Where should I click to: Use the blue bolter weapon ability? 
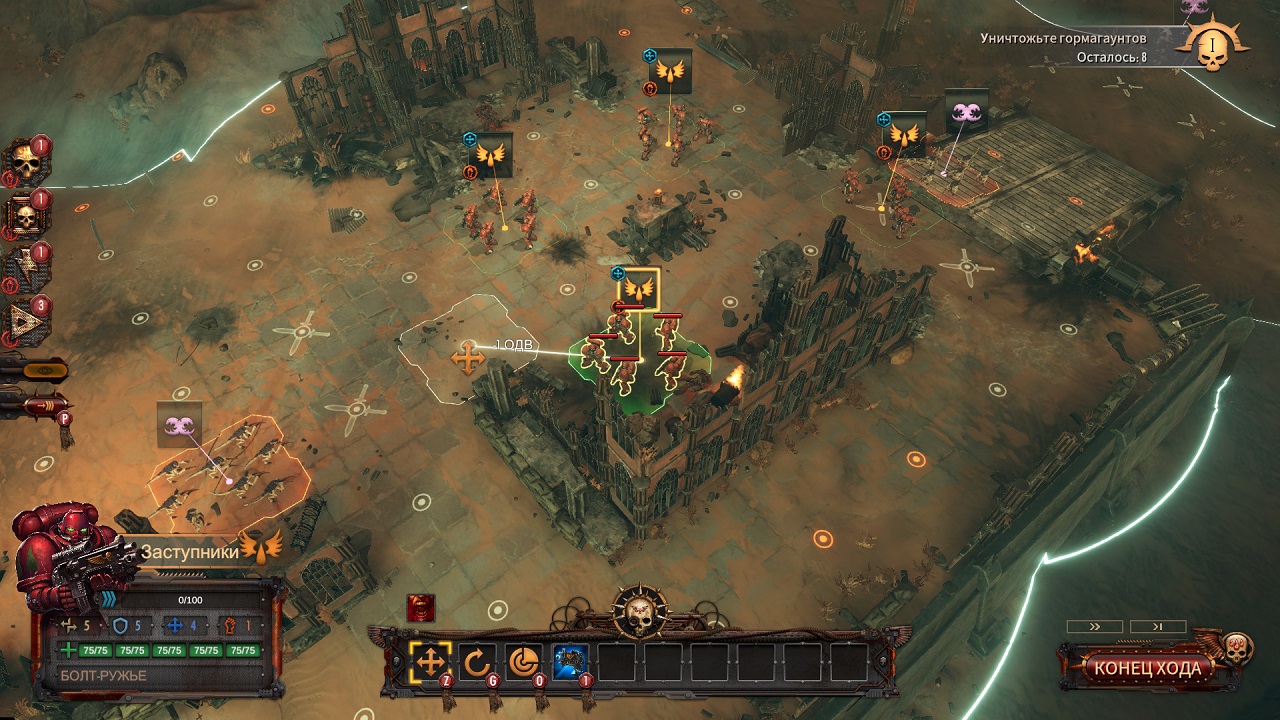[x=570, y=661]
